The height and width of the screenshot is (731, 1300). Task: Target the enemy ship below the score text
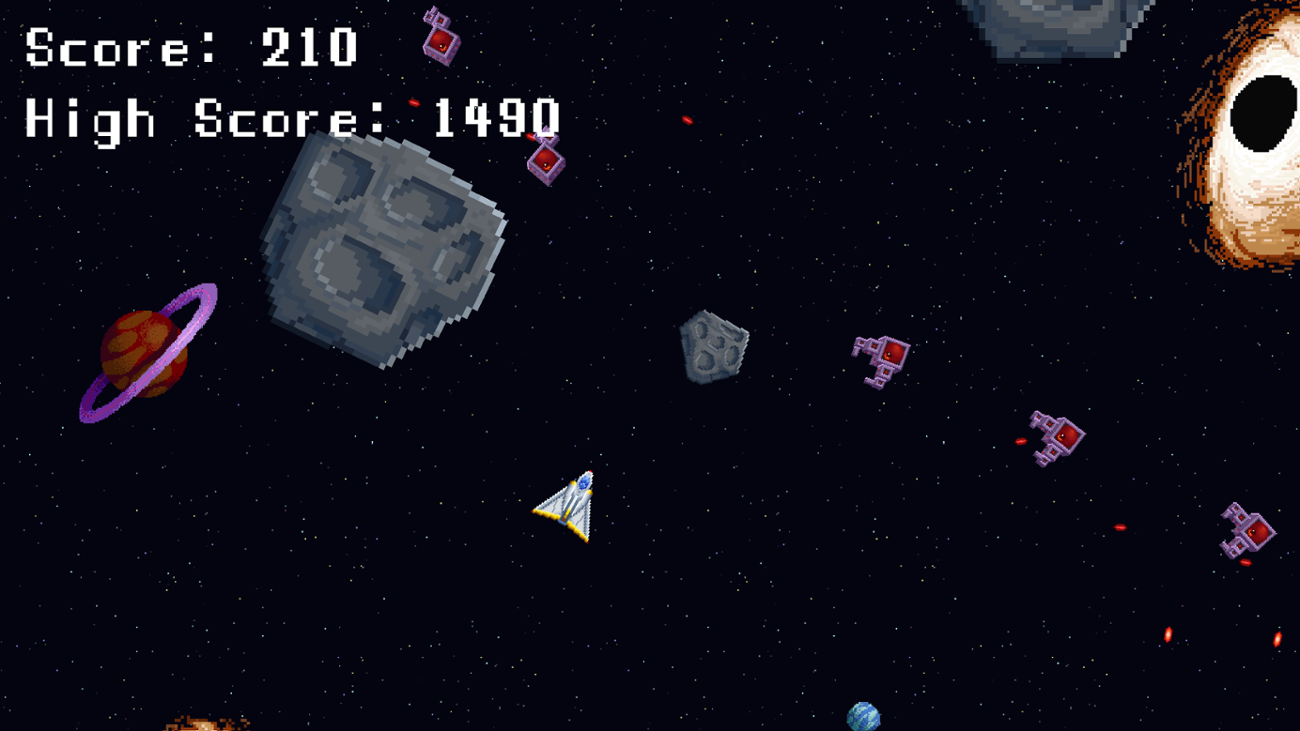(545, 160)
